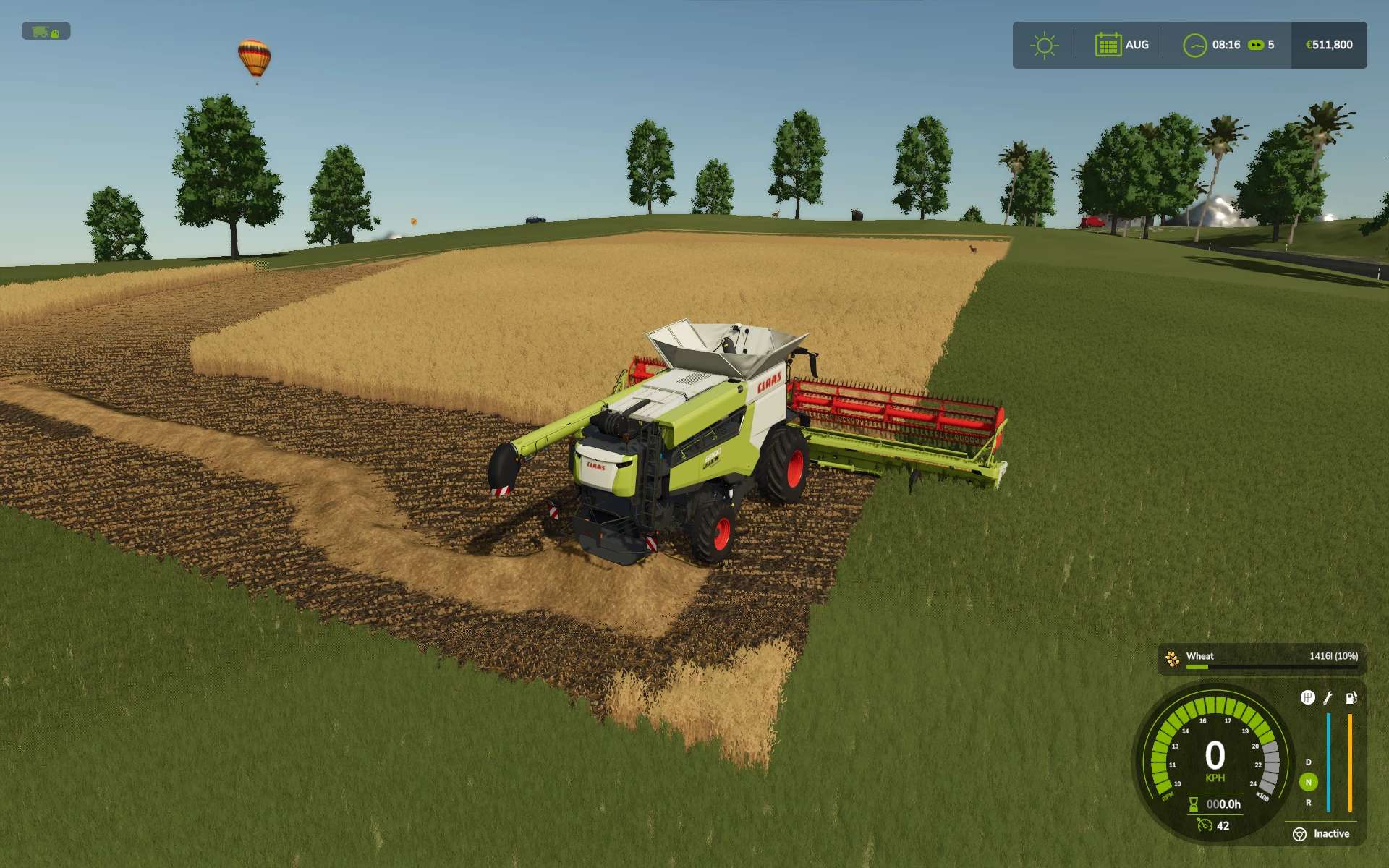
Task: Click the cruise control speed icon
Action: [x=1205, y=825]
